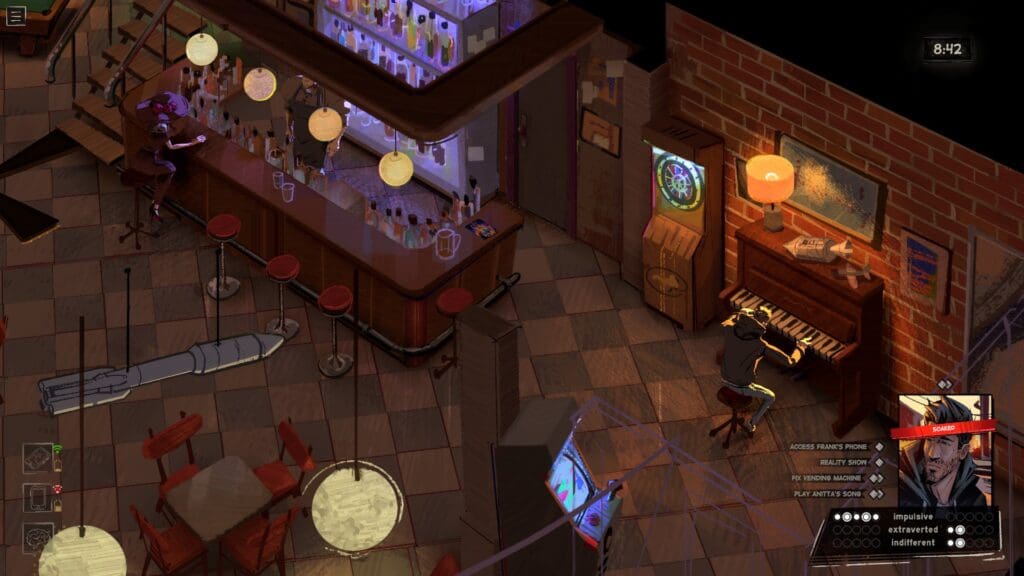The image size is (1024, 576).
Task: Click the double-diamond marker above the portrait
Action: tap(945, 384)
